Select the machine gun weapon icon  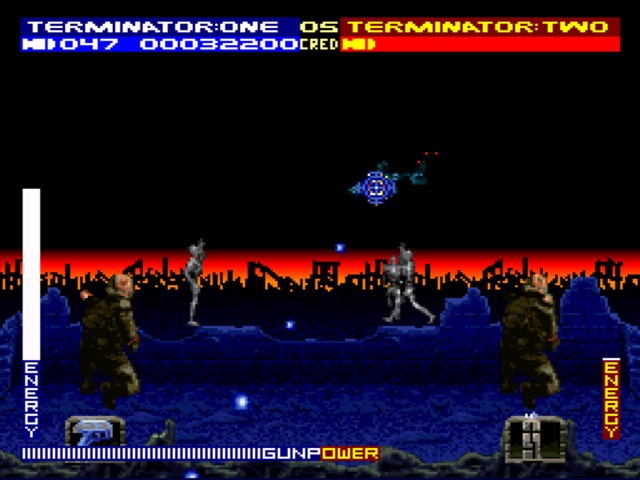point(94,432)
